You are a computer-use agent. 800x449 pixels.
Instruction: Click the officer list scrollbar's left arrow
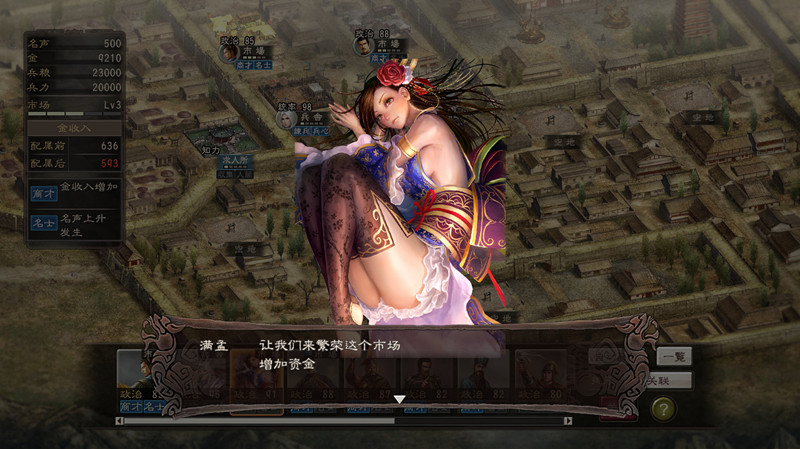coord(119,421)
